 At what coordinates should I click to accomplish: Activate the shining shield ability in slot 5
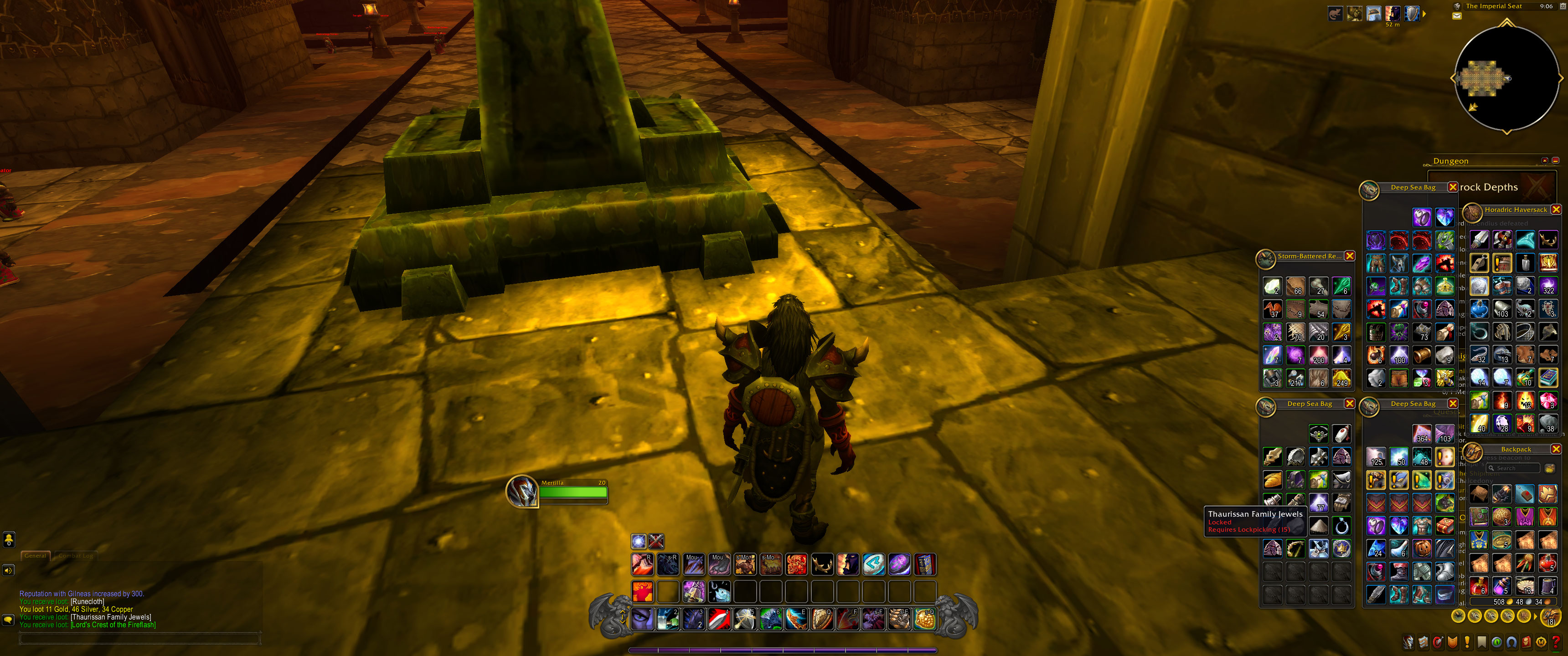[745, 620]
